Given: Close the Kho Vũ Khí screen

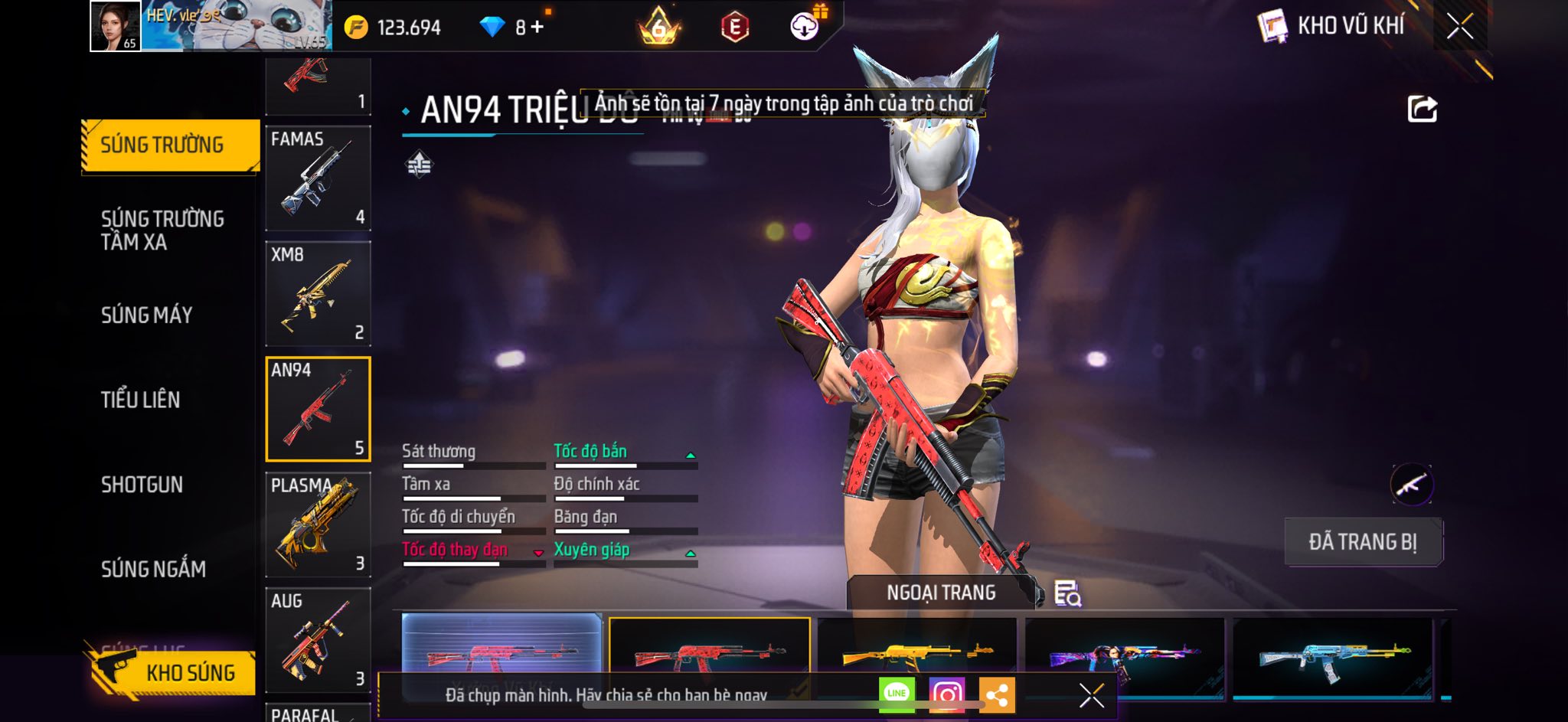Looking at the screenshot, I should [x=1459, y=27].
